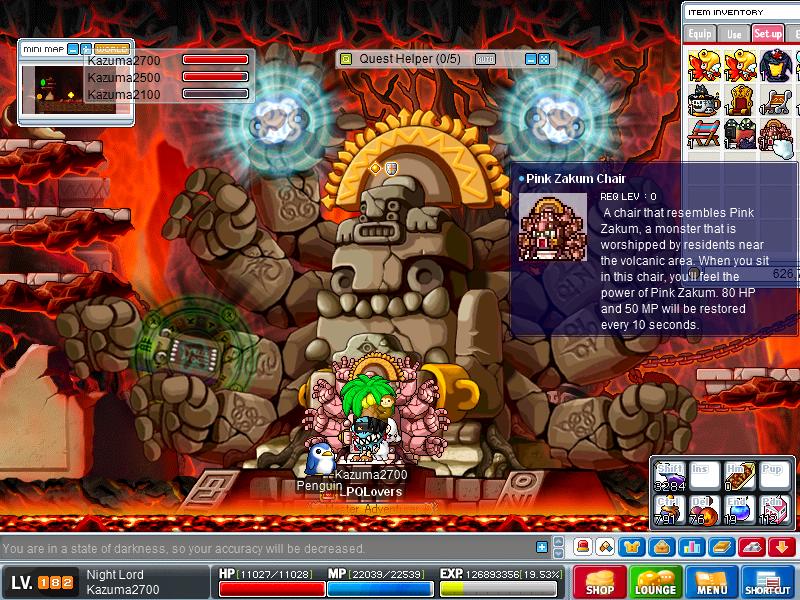Switch to the Use inventory tab
Screen dimensions: 800x600
coord(734,34)
